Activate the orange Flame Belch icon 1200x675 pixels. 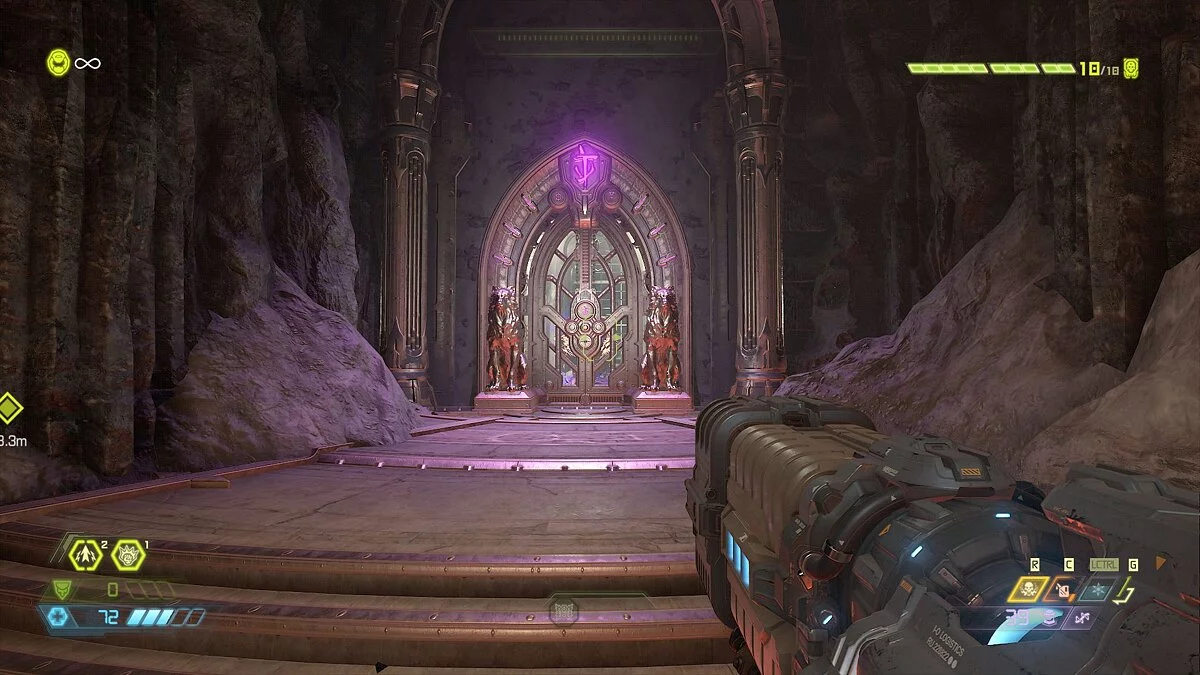pos(1062,589)
